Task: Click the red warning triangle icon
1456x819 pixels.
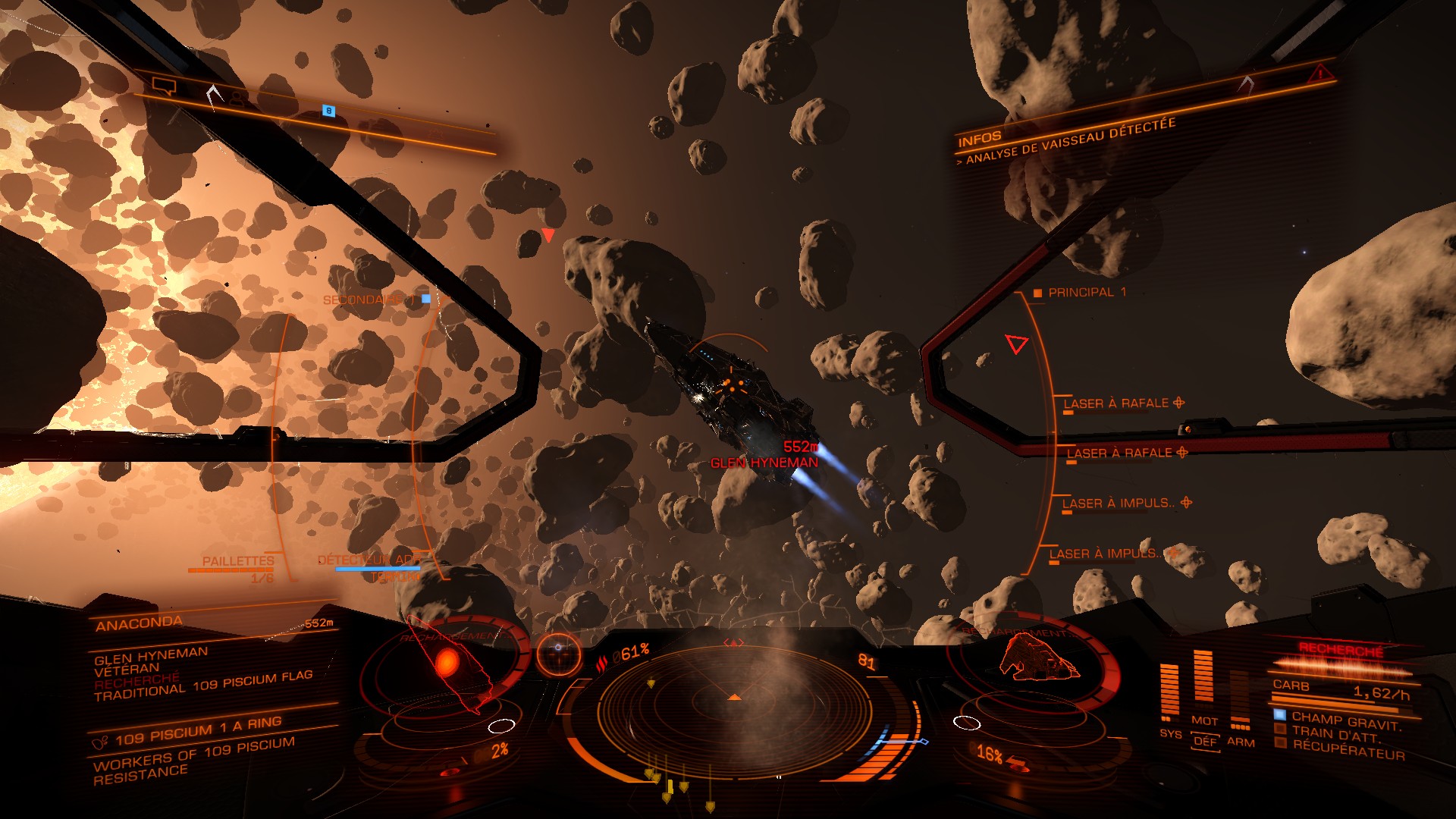Action: [1320, 74]
